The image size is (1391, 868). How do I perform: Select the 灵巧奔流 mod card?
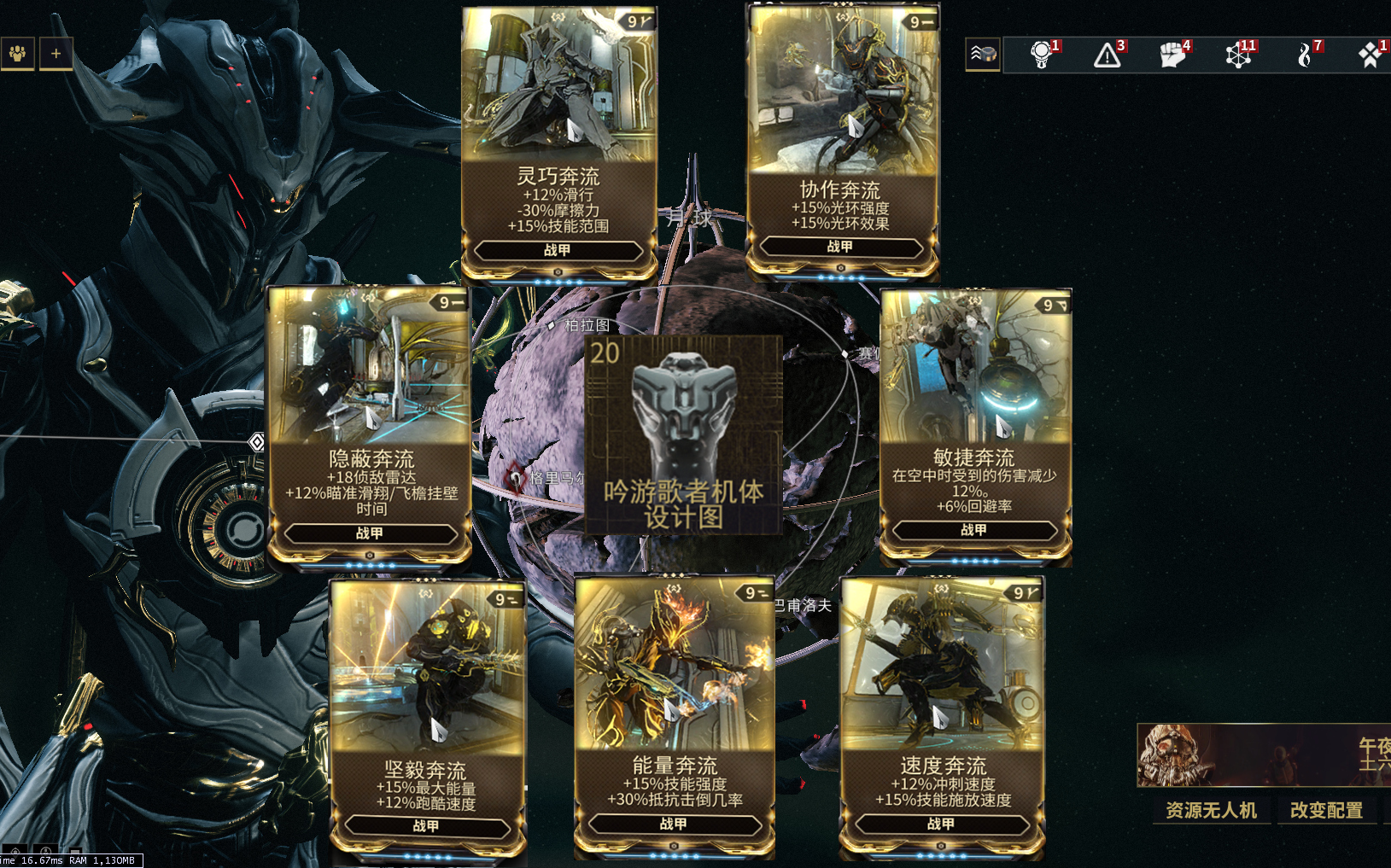coord(558,141)
